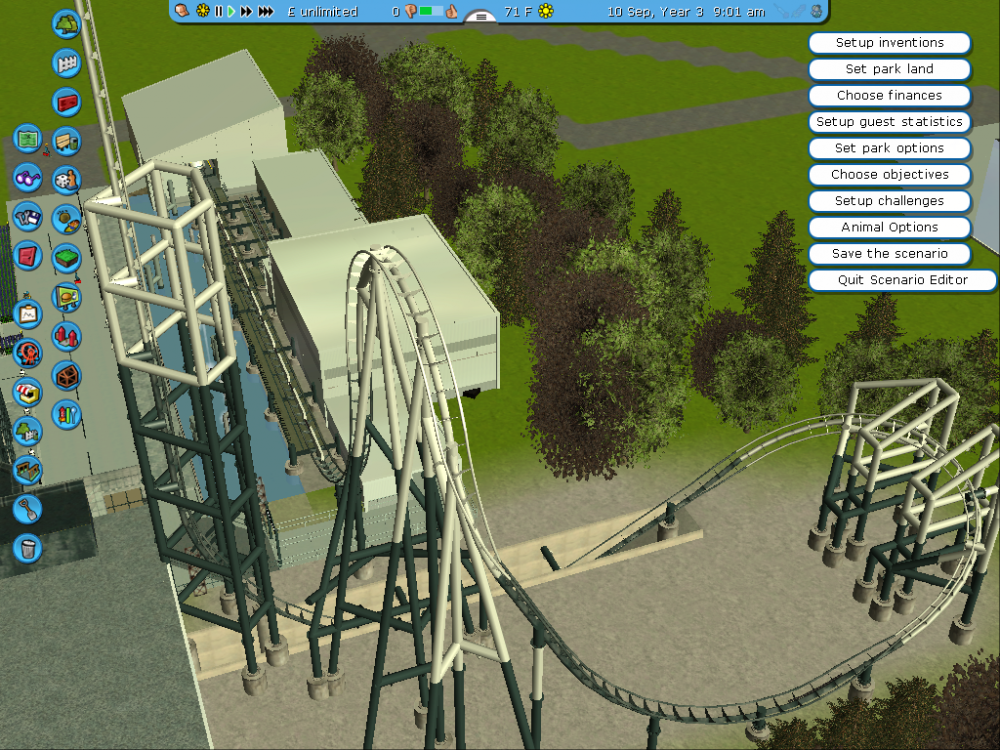Choose the Set park land option

pos(889,69)
